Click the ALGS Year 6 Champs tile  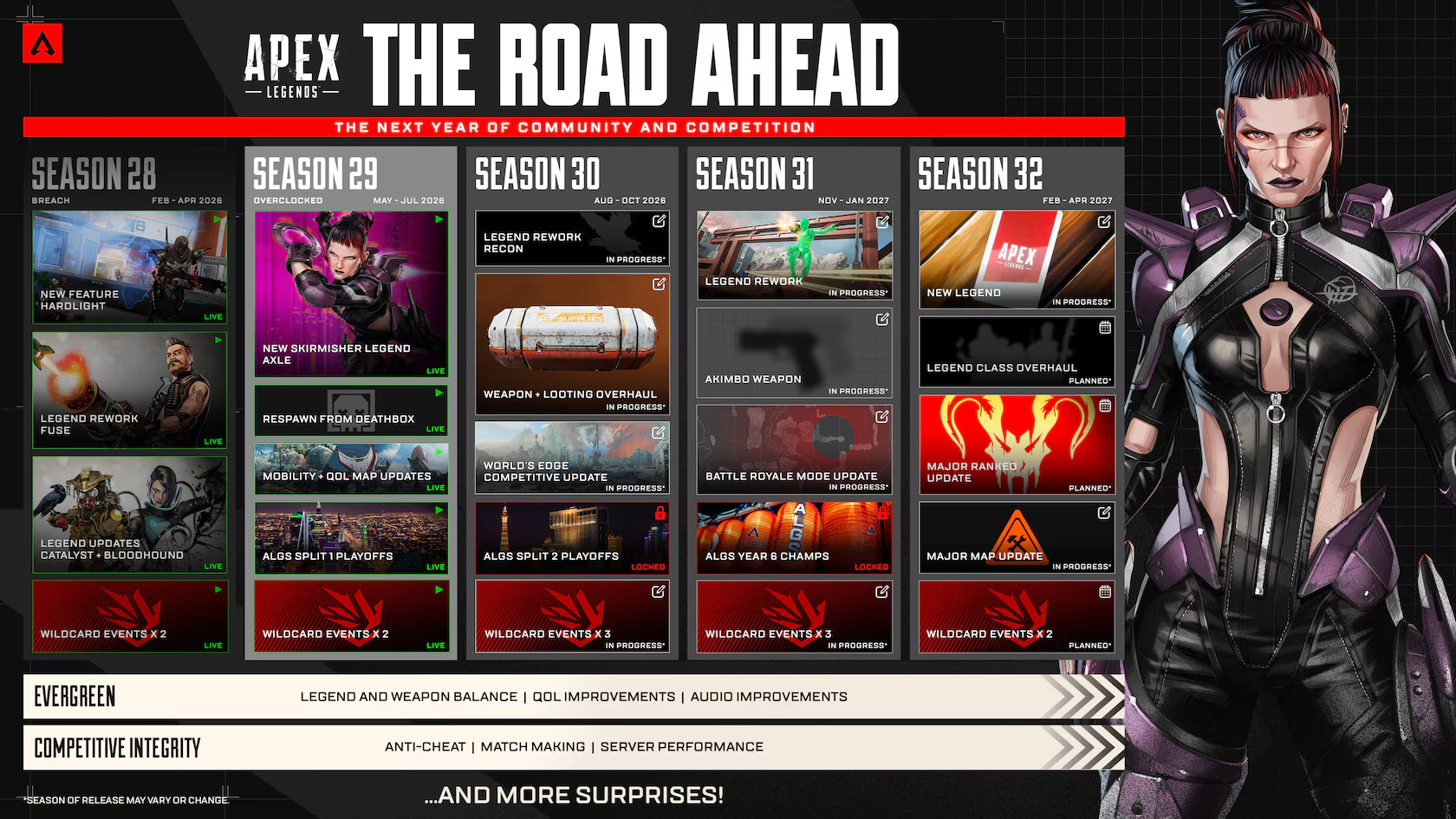tap(794, 538)
